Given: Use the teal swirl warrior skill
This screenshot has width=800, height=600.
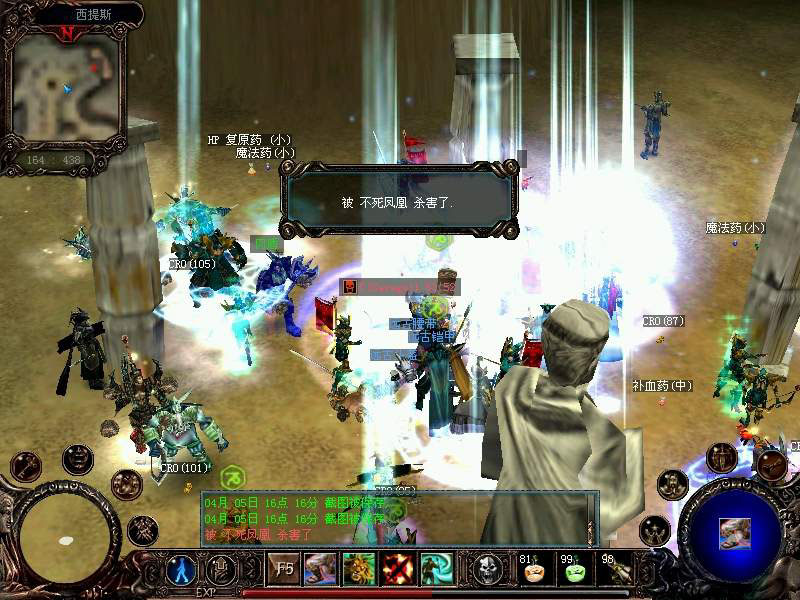Looking at the screenshot, I should point(436,569).
